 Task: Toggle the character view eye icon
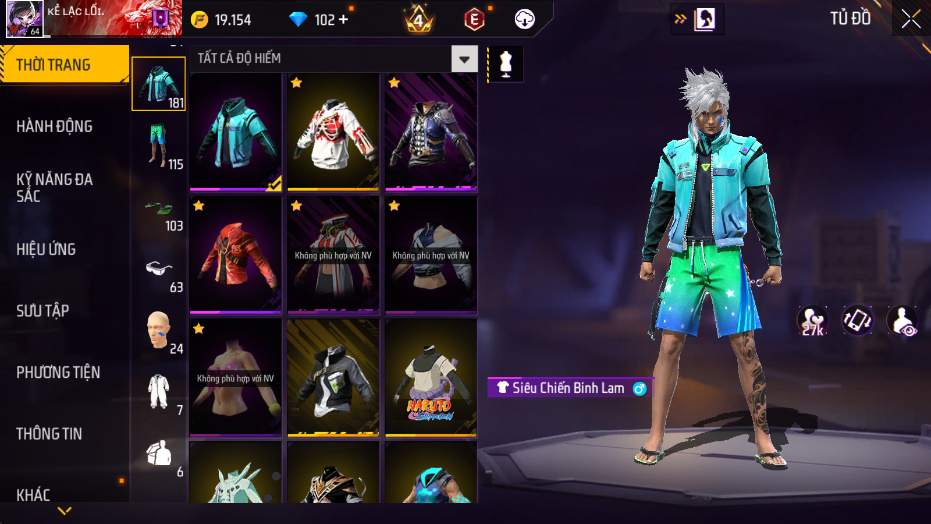(x=902, y=320)
